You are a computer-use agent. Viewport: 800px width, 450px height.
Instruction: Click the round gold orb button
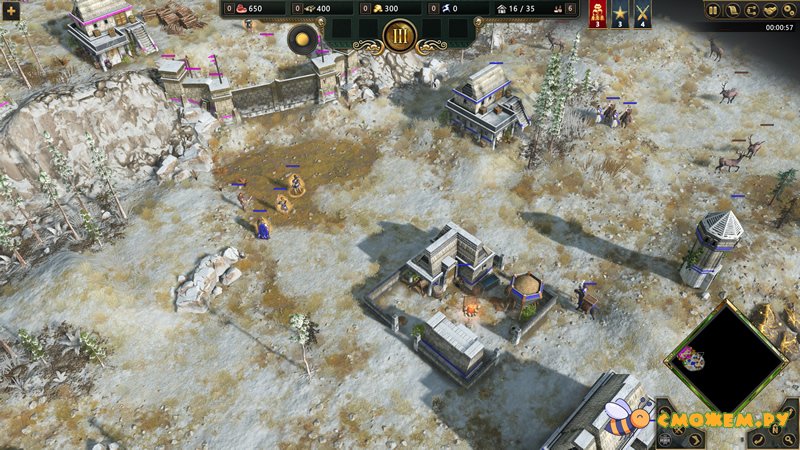tap(302, 39)
